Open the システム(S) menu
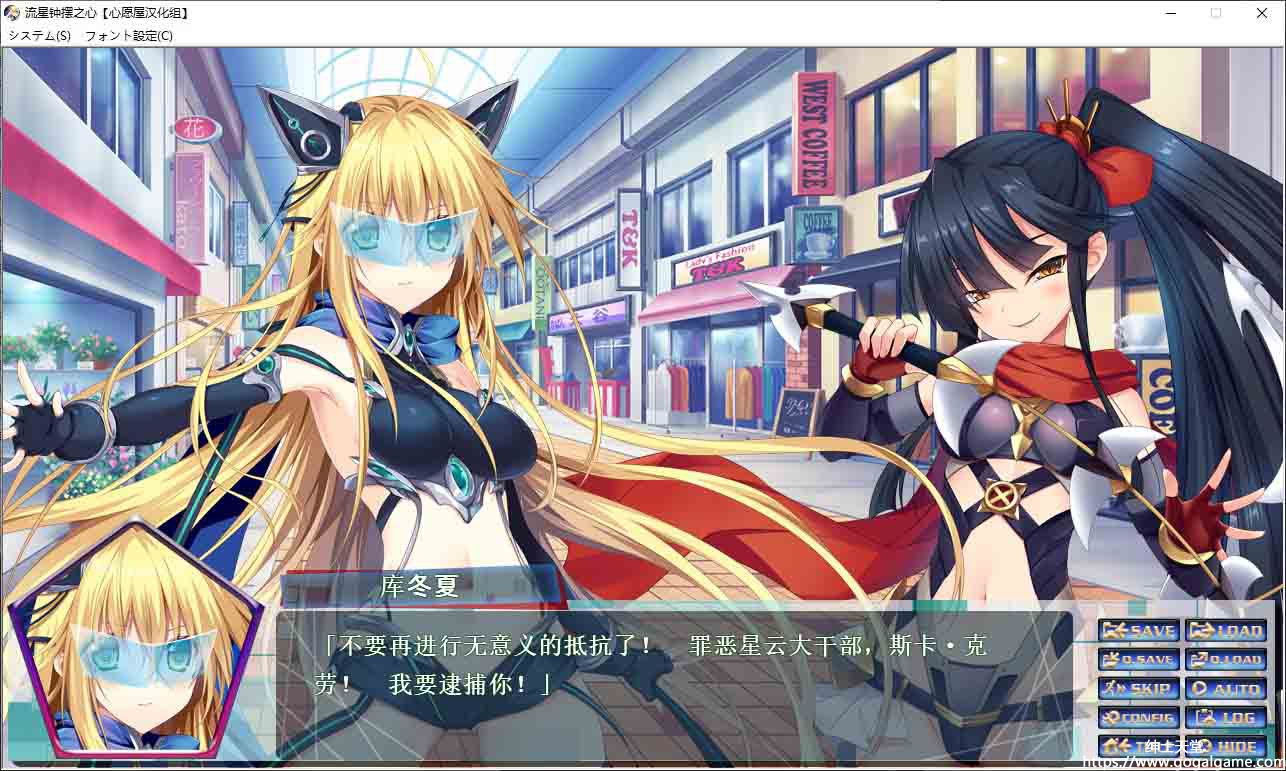Viewport: 1286px width, 771px height. click(39, 36)
